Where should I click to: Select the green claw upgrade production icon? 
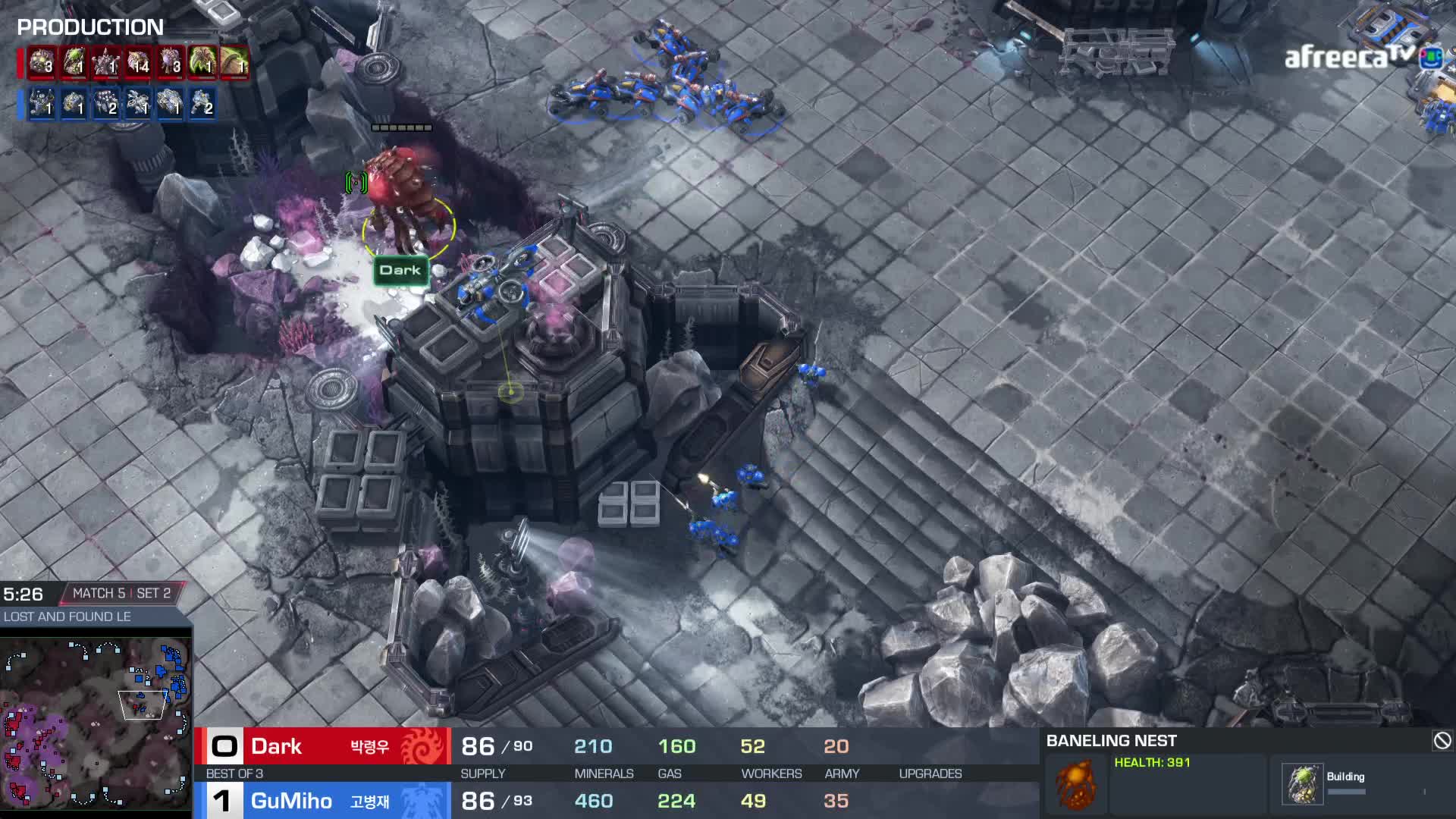click(202, 62)
